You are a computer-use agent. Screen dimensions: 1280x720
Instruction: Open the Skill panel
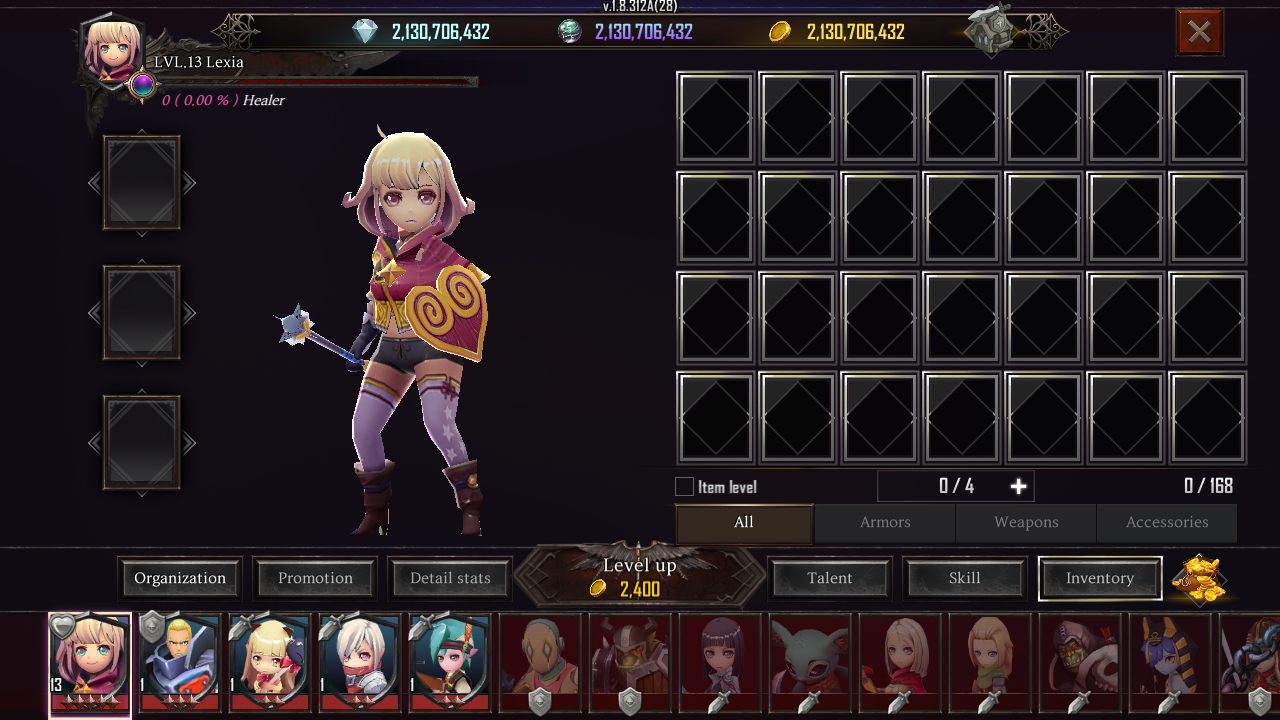coord(965,578)
